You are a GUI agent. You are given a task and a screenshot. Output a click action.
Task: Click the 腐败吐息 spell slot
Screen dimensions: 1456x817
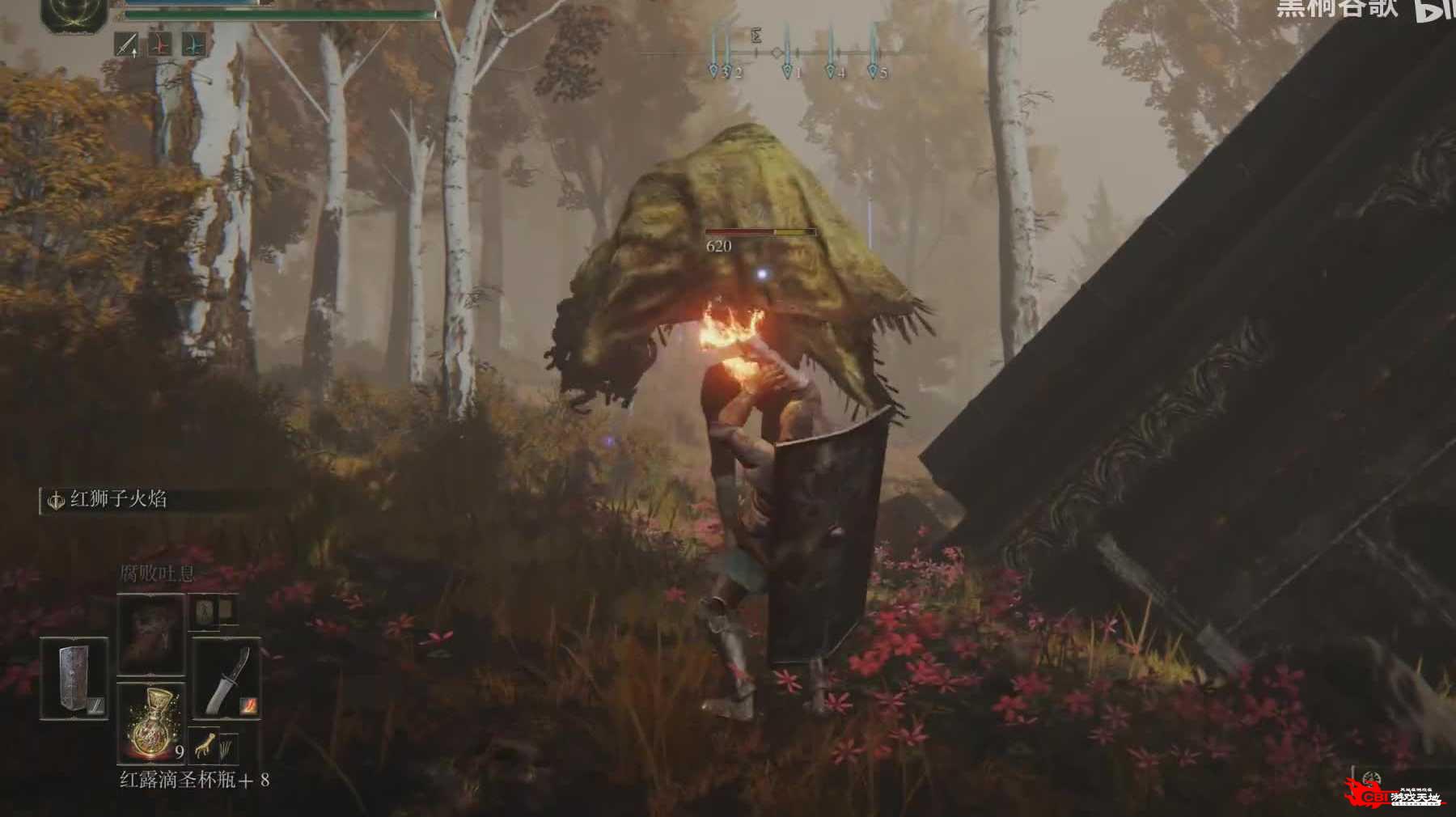coord(150,633)
